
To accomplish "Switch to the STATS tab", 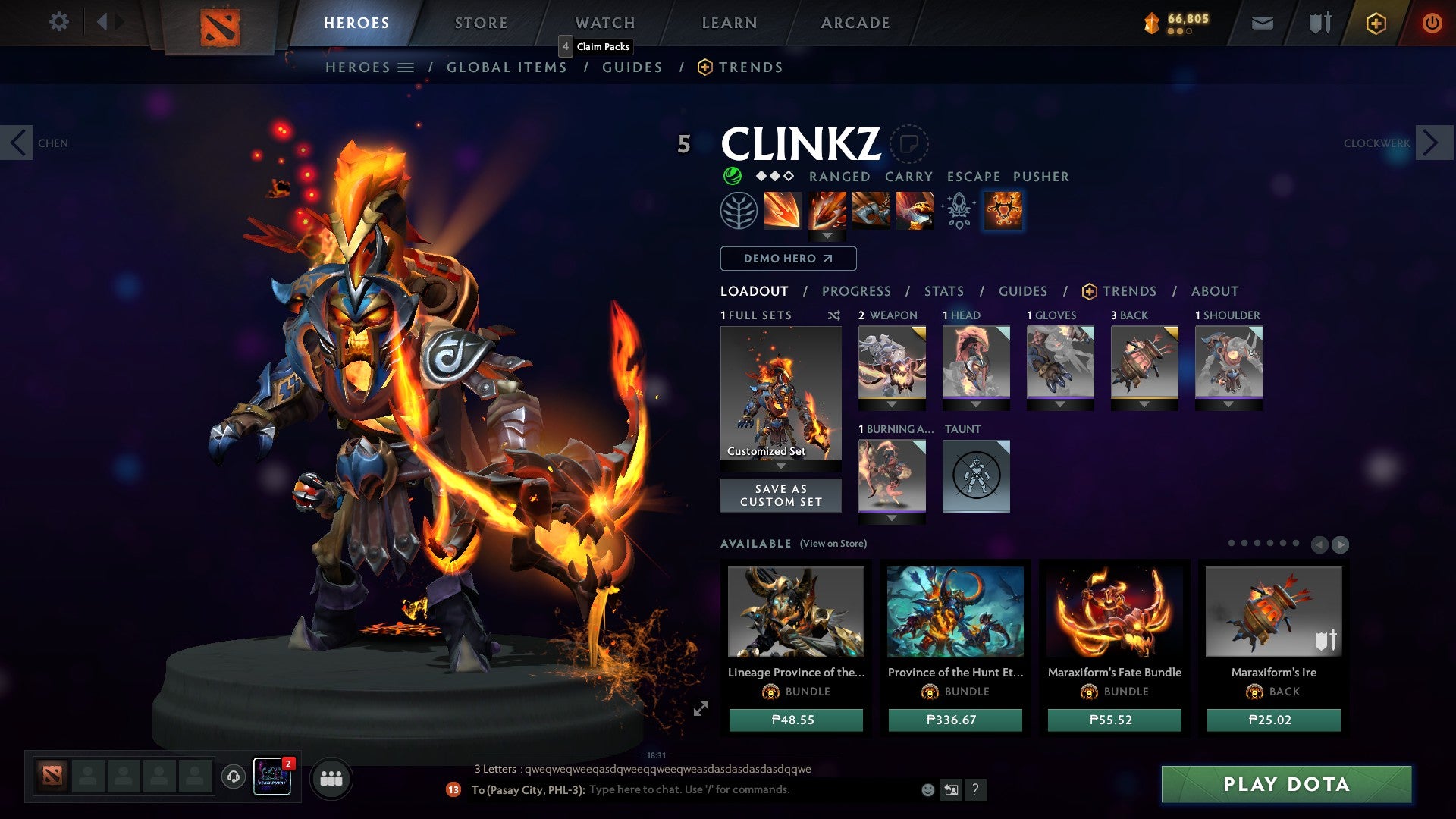I will [943, 290].
